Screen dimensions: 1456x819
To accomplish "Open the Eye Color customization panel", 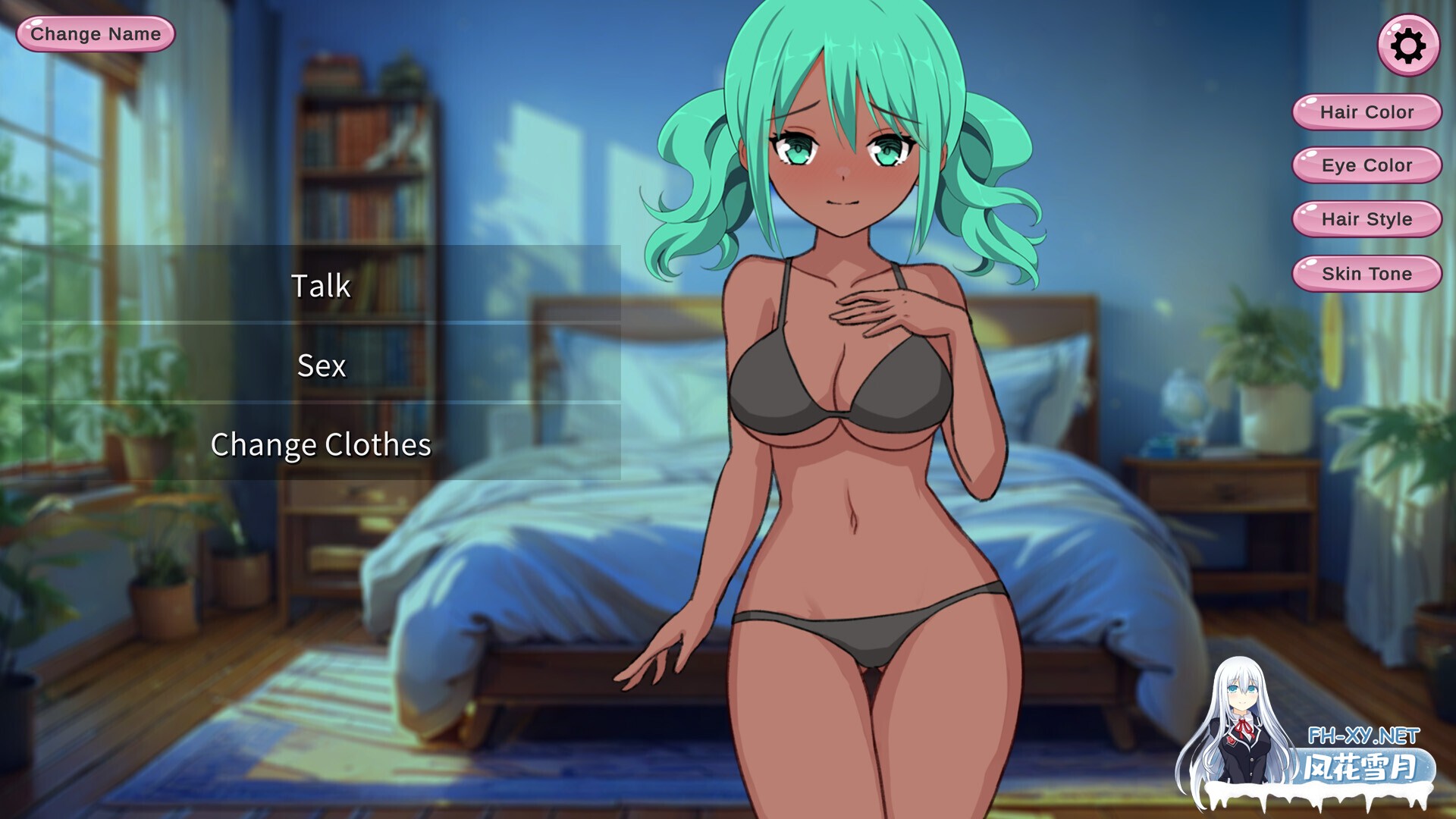I will 1365,165.
